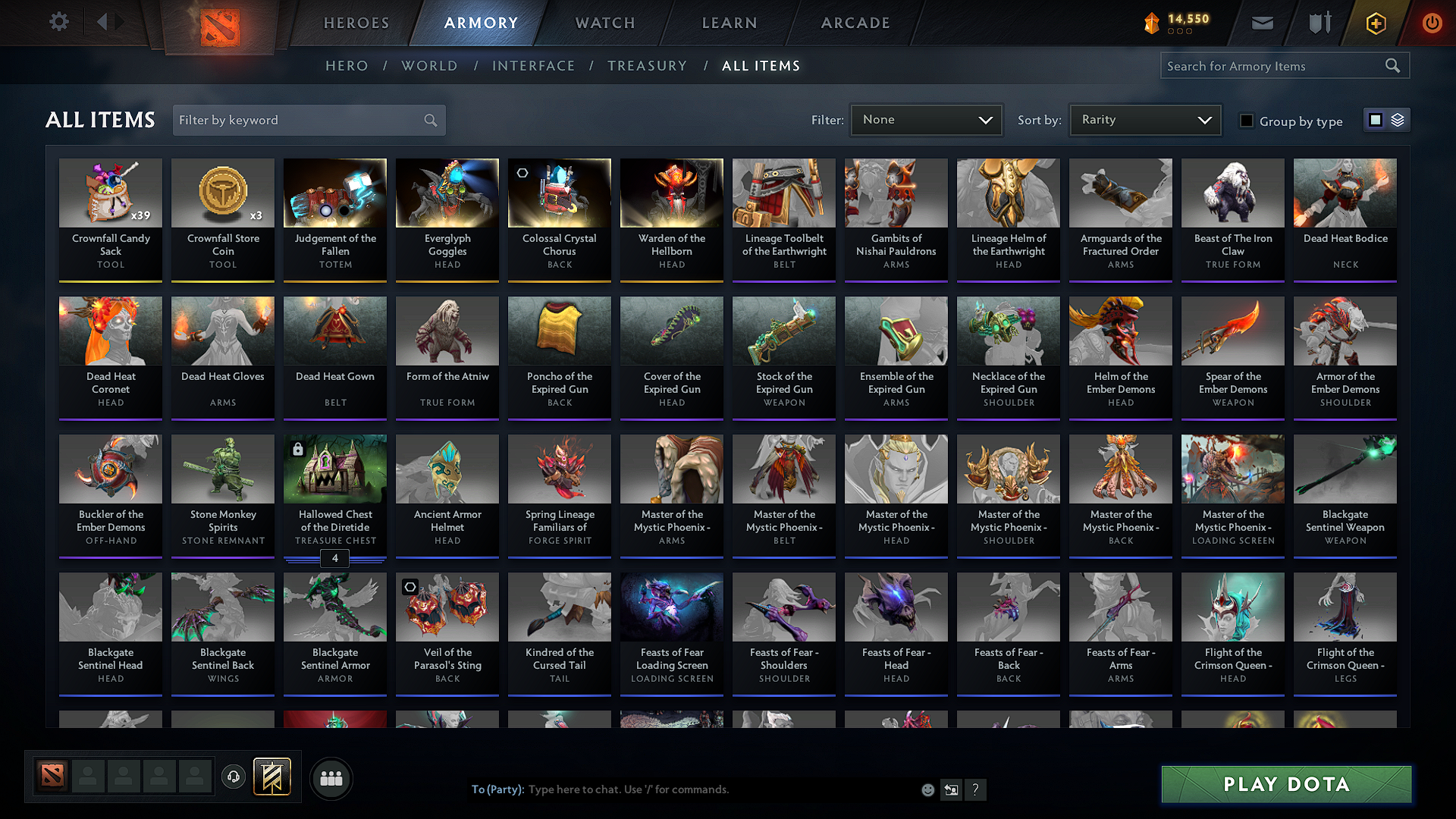Switch to stacked list view toggle
This screenshot has width=1456, height=819.
(x=1398, y=119)
